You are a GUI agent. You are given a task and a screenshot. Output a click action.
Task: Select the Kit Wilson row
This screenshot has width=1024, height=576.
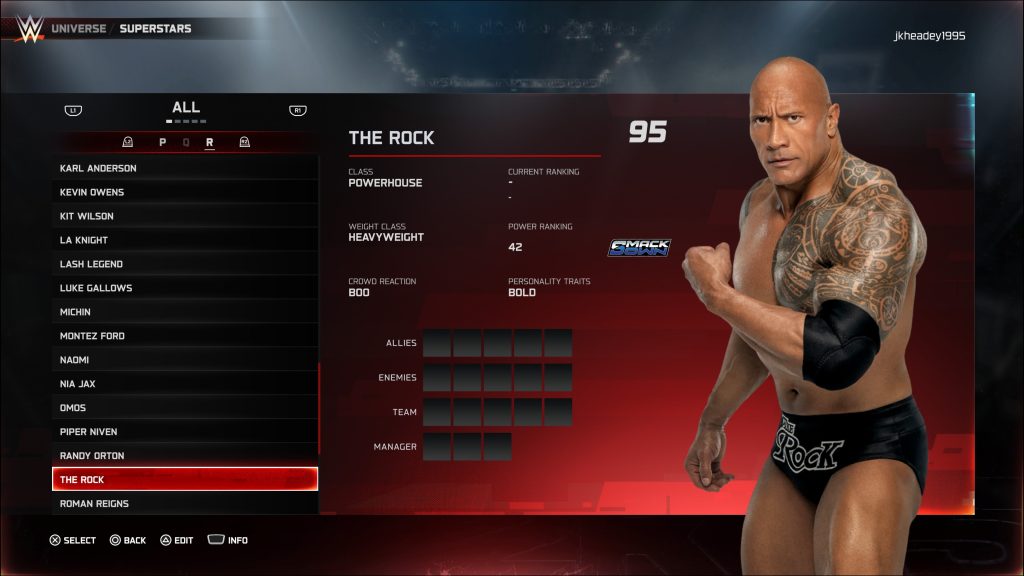(185, 216)
